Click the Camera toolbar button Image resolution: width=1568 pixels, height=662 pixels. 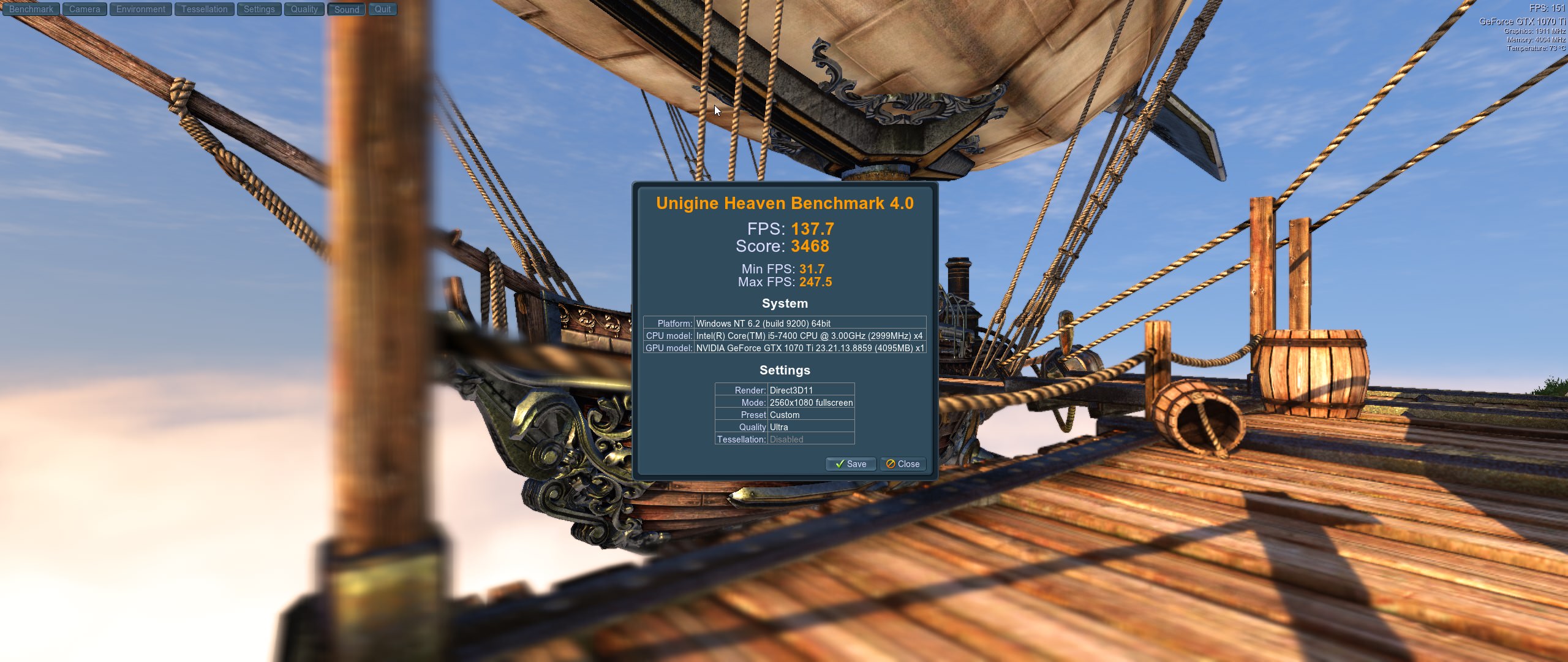point(85,9)
